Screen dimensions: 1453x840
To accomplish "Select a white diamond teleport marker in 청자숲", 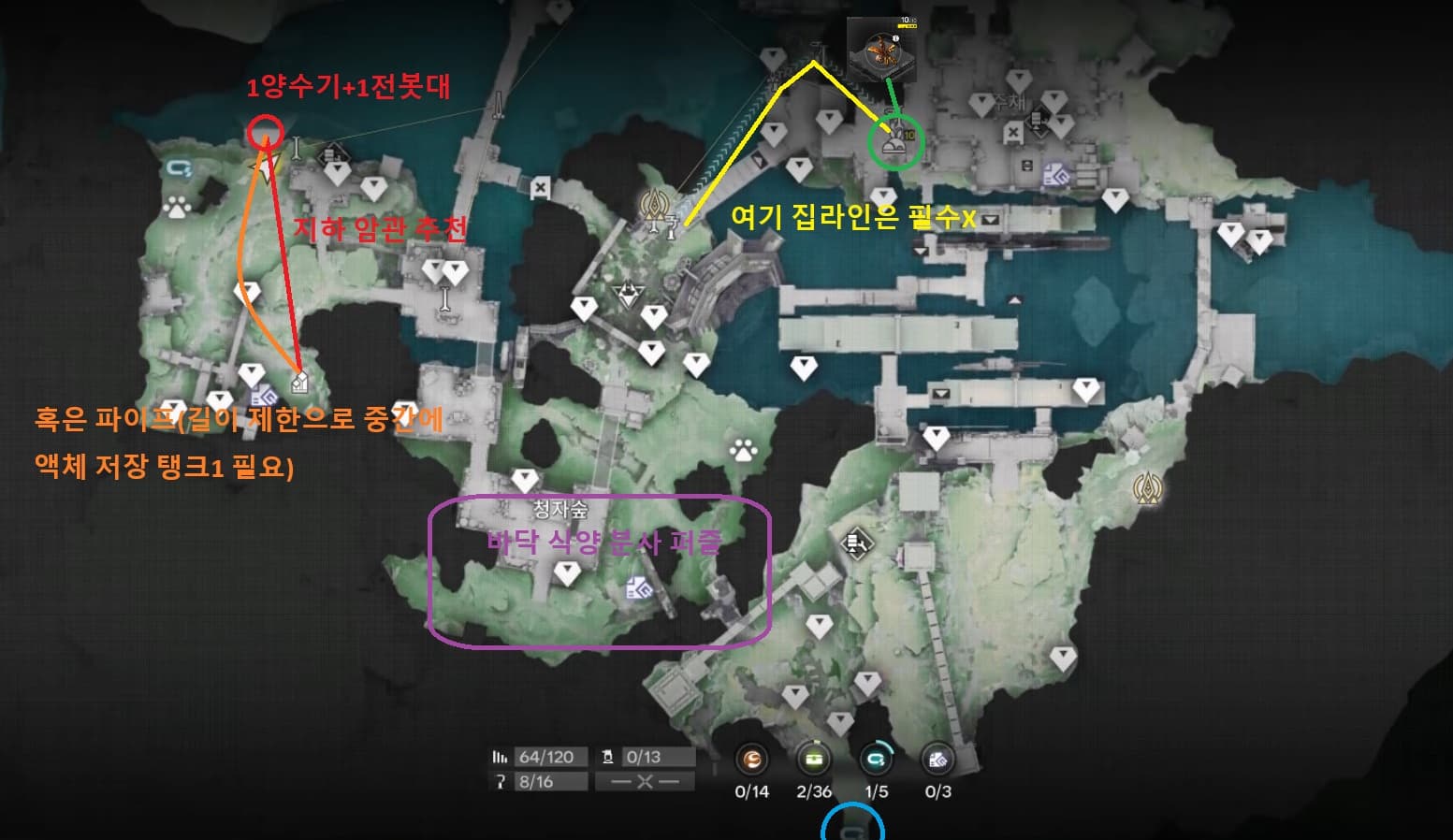I will (x=568, y=574).
